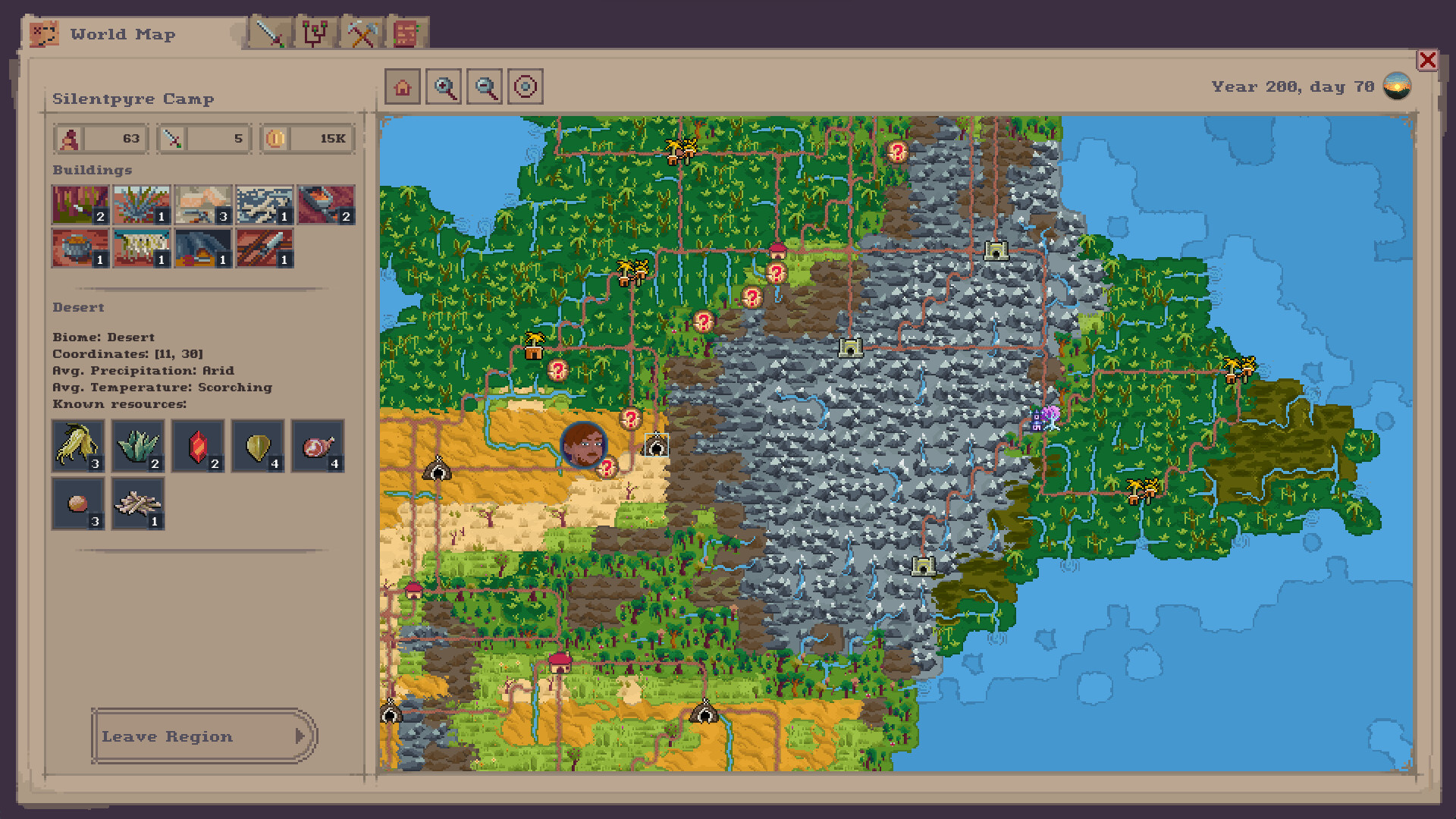Screen dimensions: 1456x819
Task: Click the meat resource icon
Action: (x=317, y=447)
